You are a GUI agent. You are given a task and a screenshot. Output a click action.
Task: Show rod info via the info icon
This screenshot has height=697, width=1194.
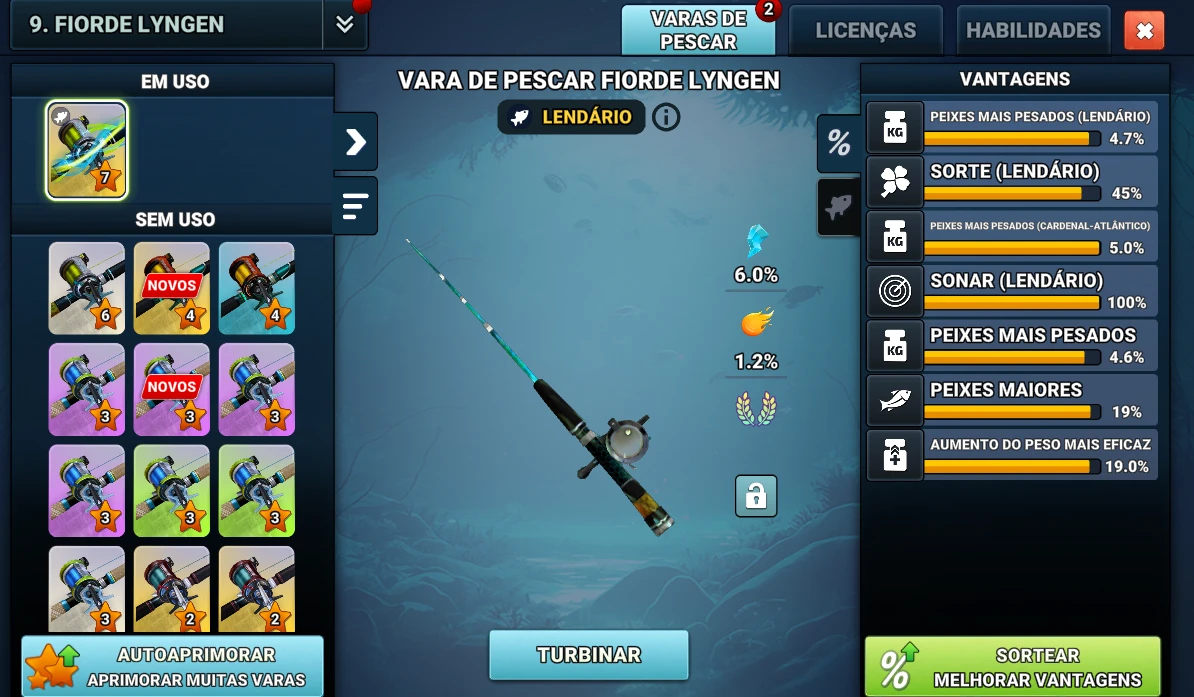point(666,117)
